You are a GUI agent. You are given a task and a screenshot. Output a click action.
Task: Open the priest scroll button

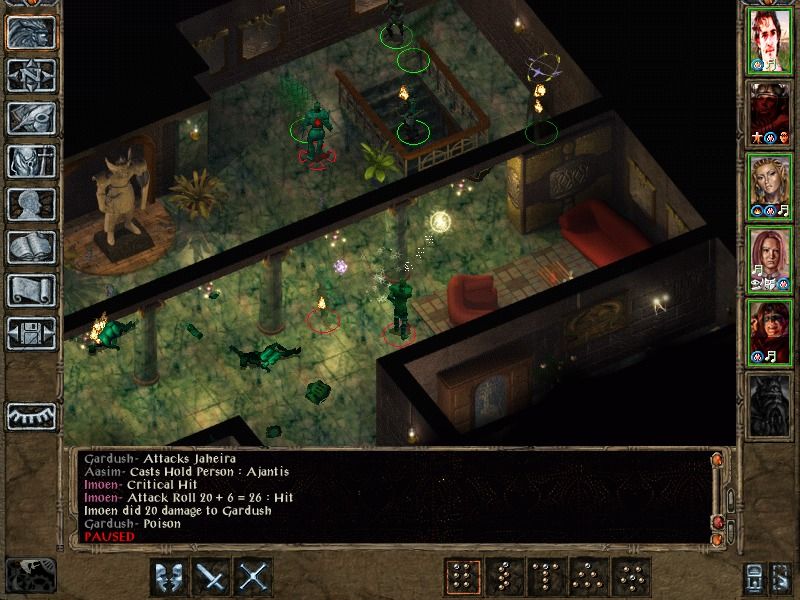(x=29, y=290)
